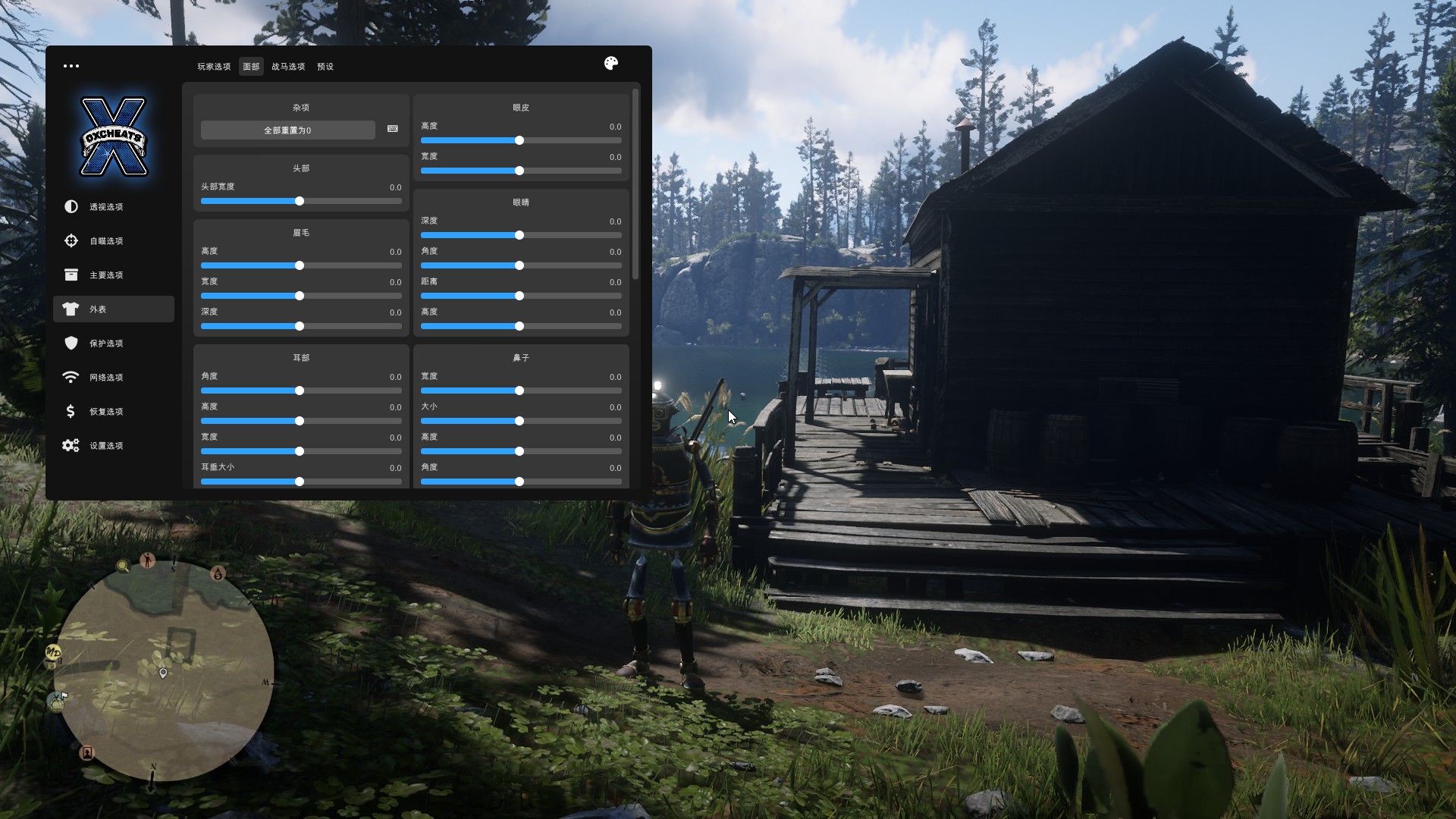Select 网络选项 in the sidebar
This screenshot has width=1456, height=819.
tap(105, 378)
